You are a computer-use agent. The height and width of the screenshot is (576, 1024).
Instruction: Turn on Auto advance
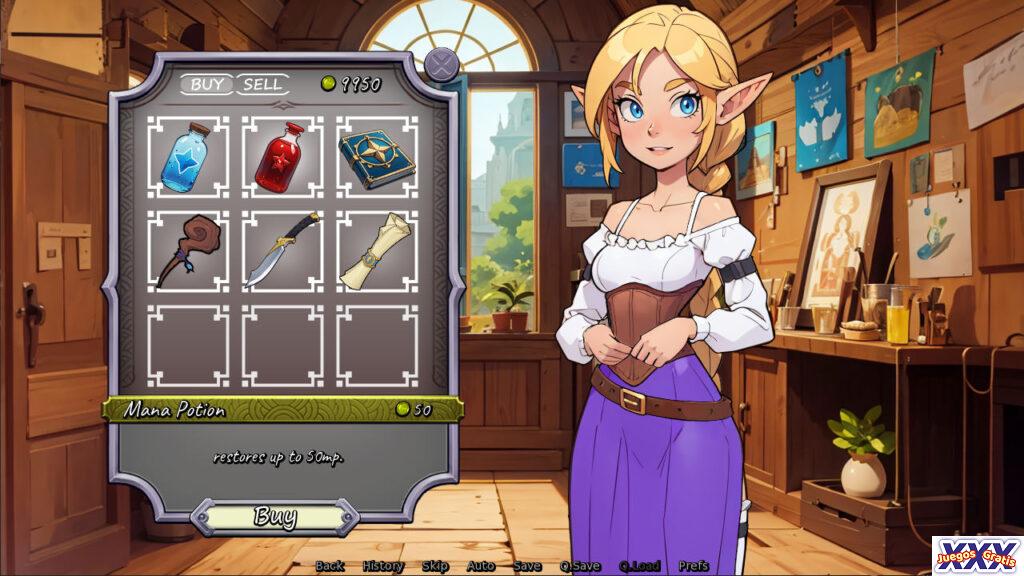tap(481, 566)
